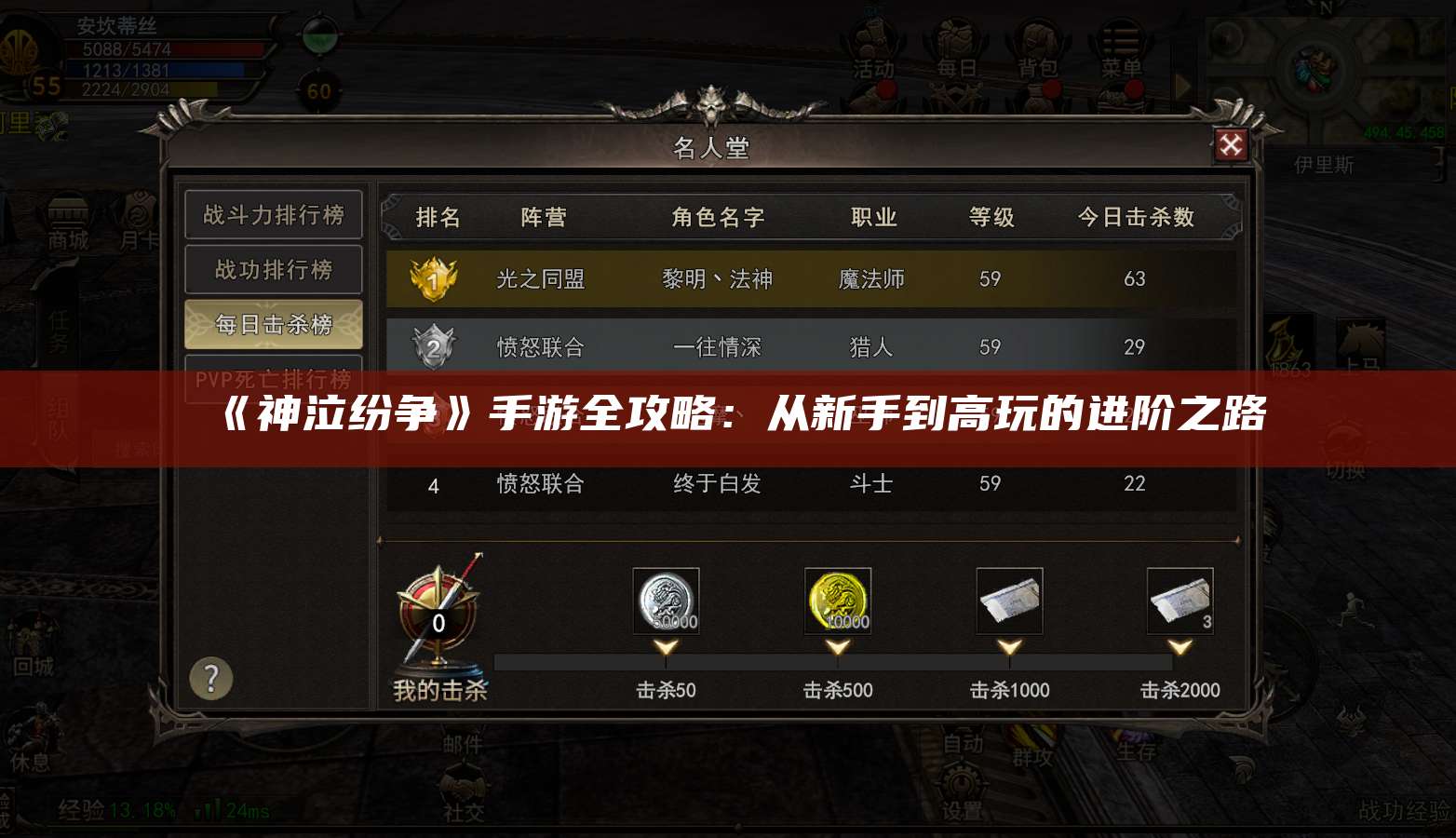
Task: Switch to the PVP死亡排行榜 tab
Action: point(273,379)
